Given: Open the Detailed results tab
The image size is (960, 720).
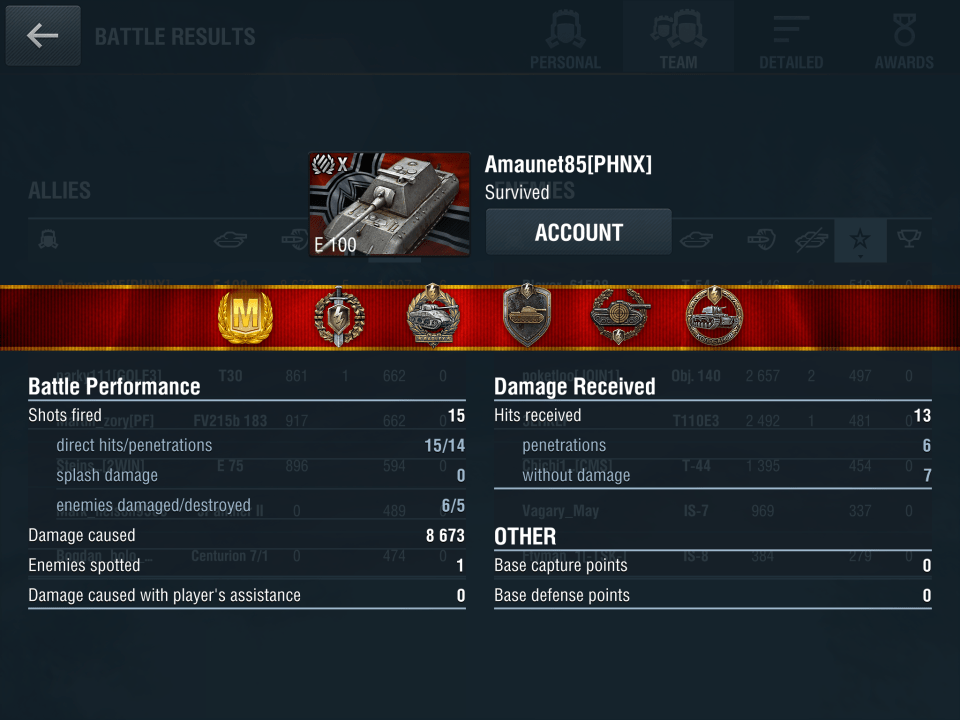Looking at the screenshot, I should pos(791,38).
